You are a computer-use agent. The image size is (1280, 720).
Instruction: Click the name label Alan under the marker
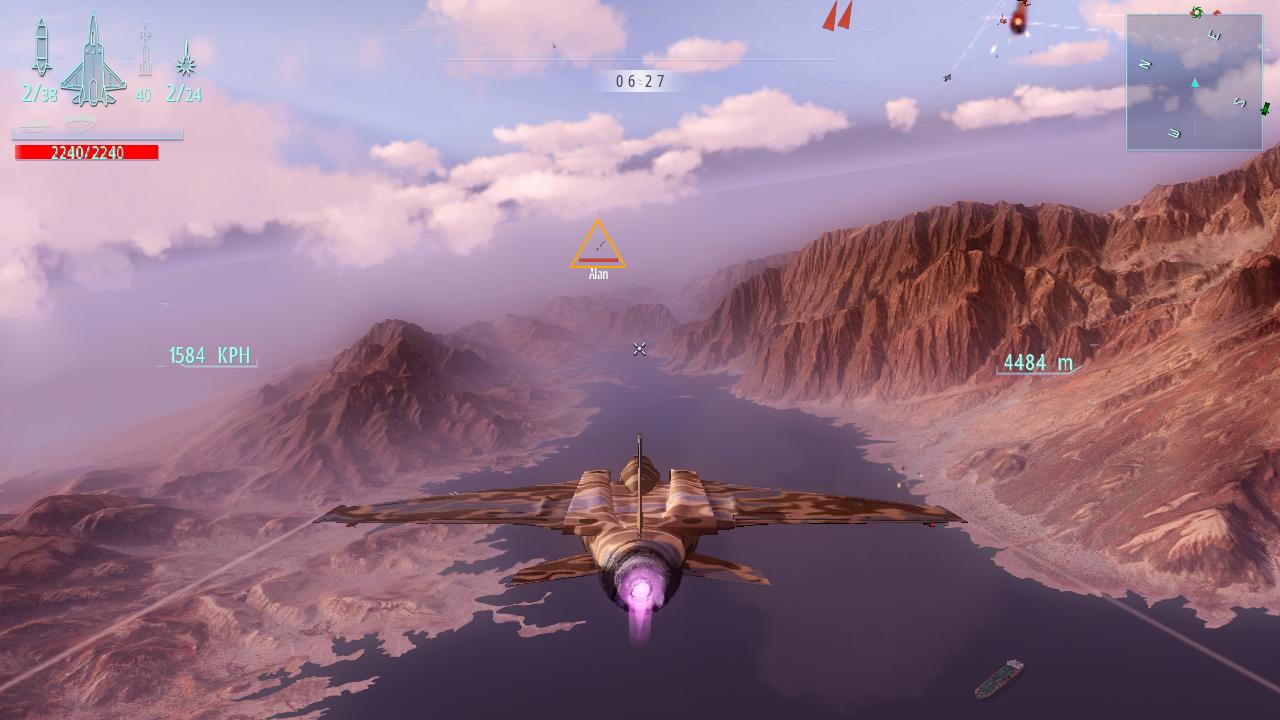(598, 272)
